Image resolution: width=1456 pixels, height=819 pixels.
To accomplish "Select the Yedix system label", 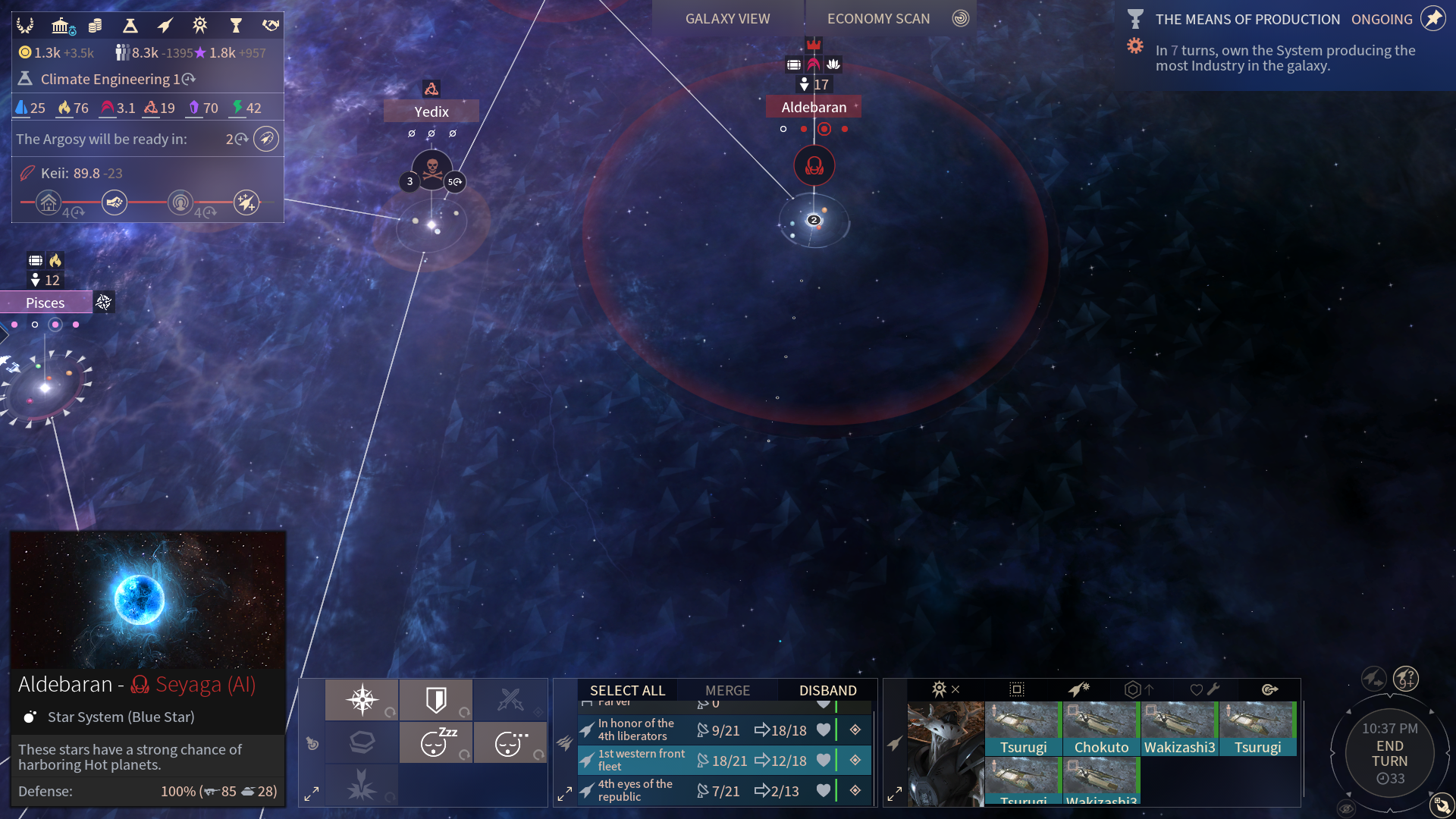I will (x=431, y=111).
